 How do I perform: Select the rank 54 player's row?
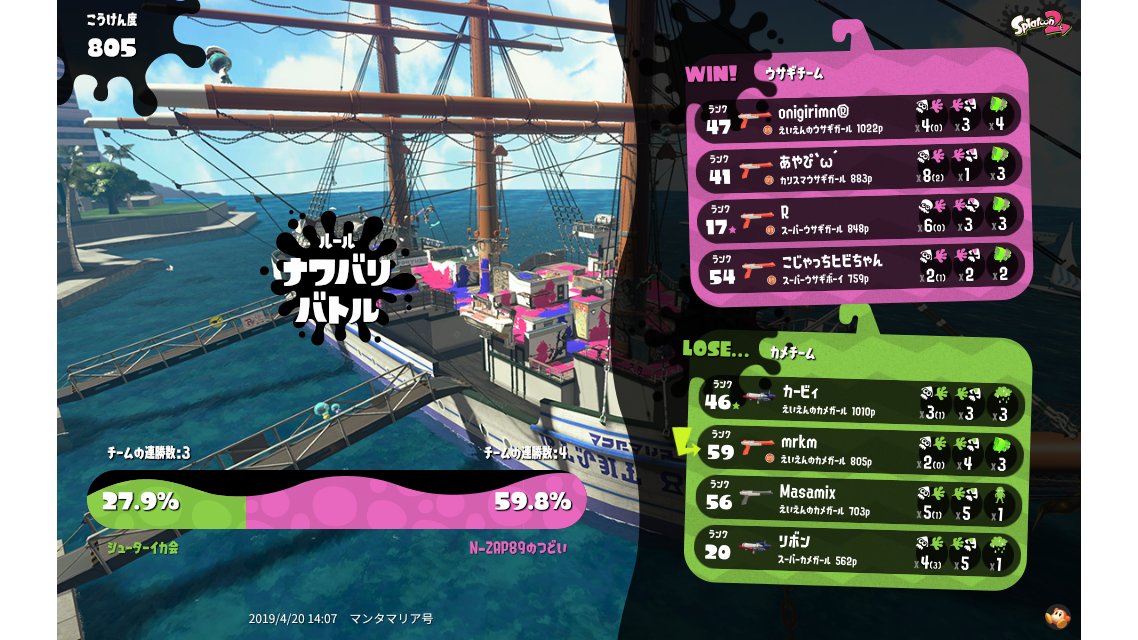coord(860,267)
